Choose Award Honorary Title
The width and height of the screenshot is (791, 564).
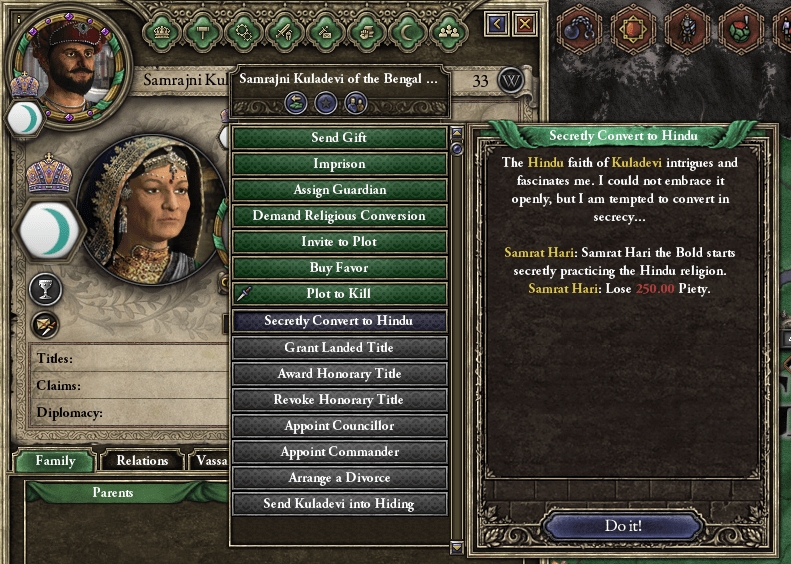339,373
